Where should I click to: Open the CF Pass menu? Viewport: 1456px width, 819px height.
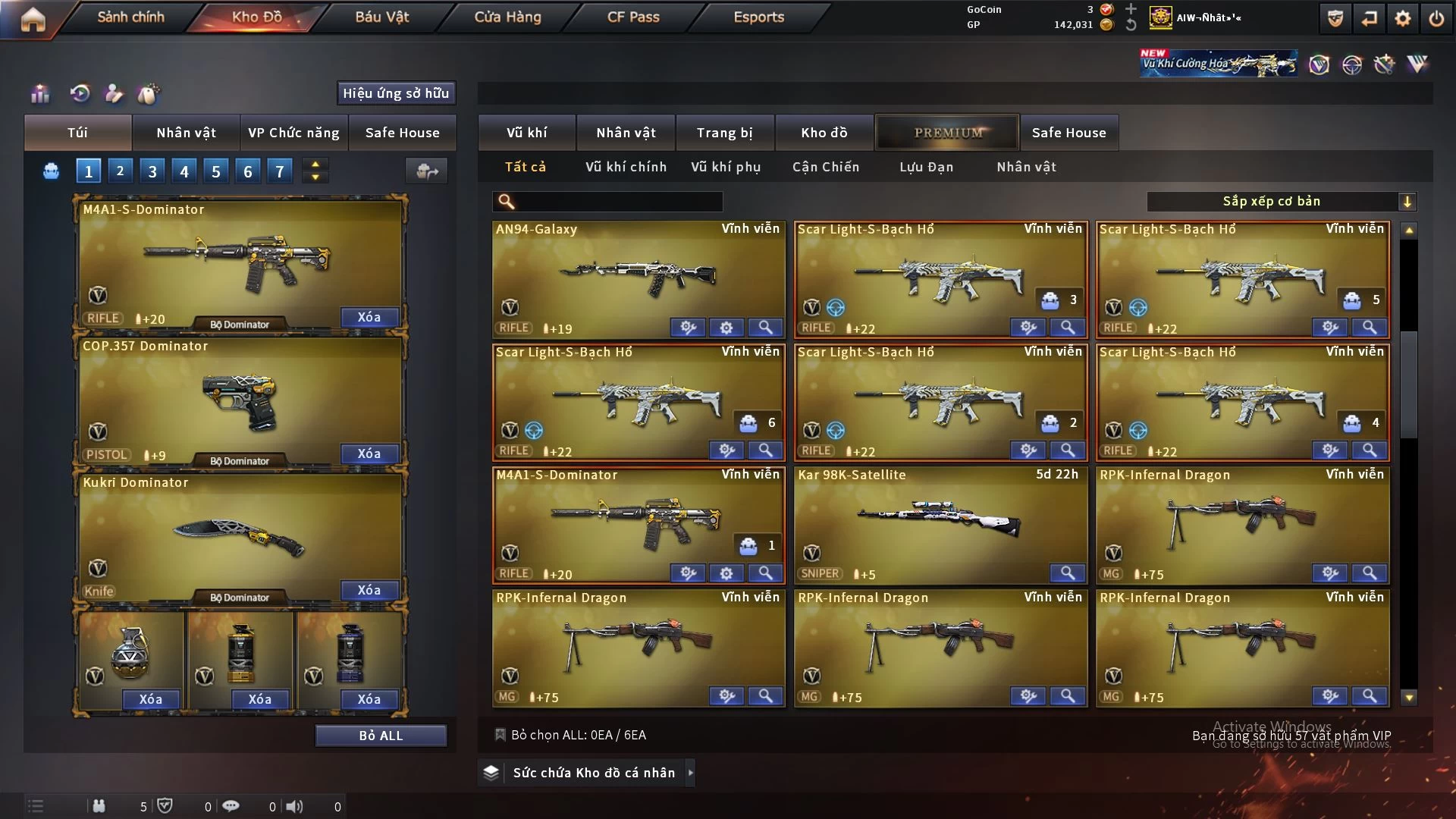pyautogui.click(x=633, y=17)
